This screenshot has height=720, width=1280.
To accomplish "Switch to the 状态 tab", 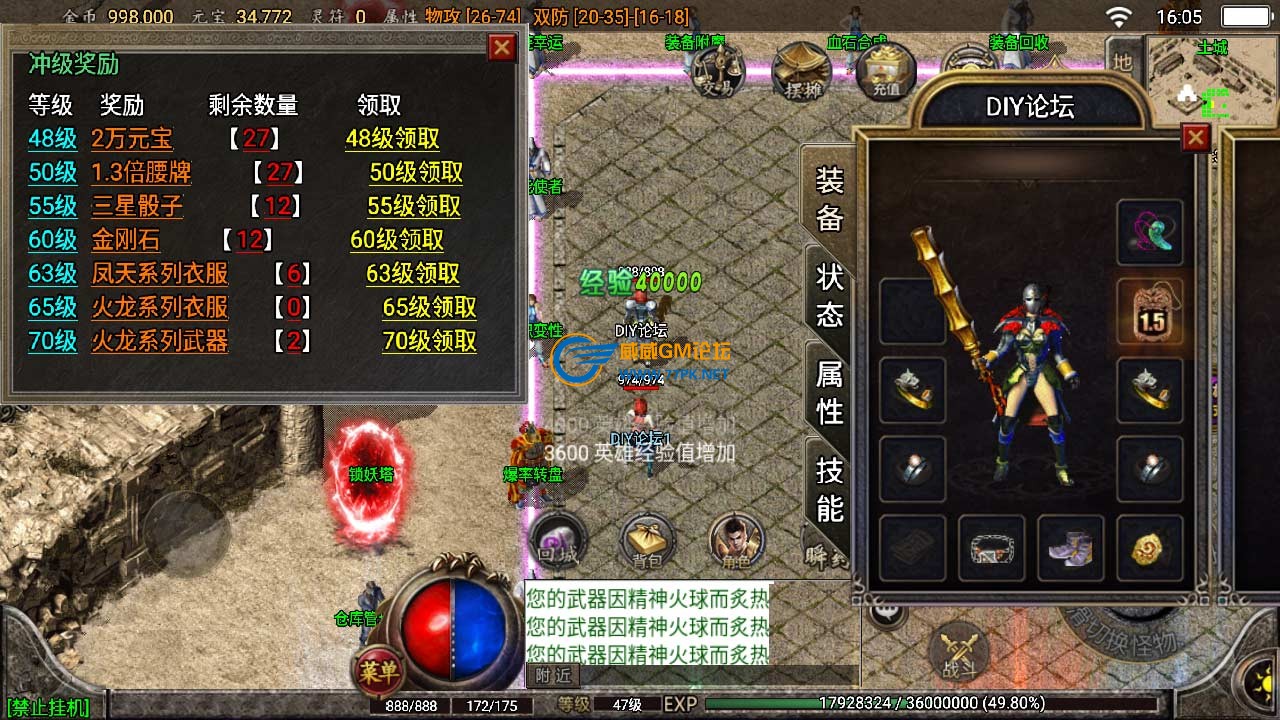I will click(x=829, y=295).
